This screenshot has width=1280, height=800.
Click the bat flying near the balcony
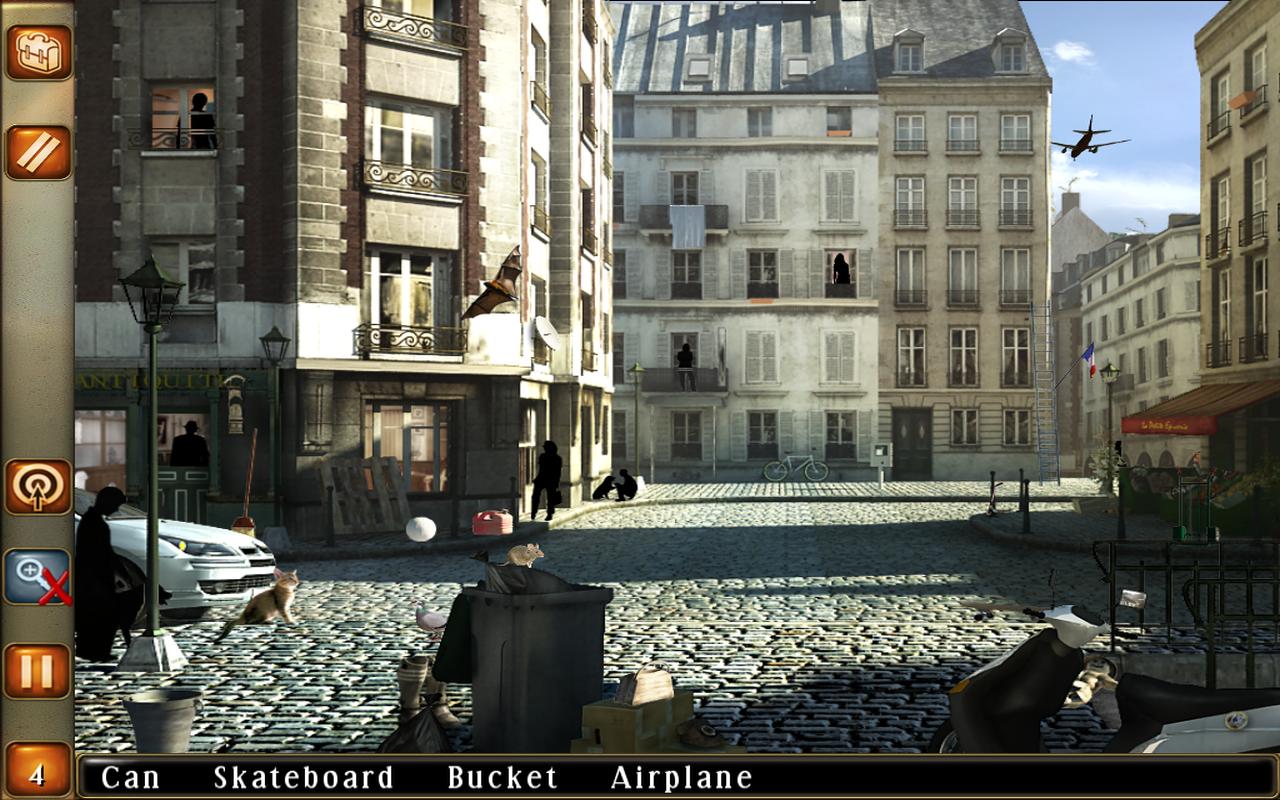493,287
